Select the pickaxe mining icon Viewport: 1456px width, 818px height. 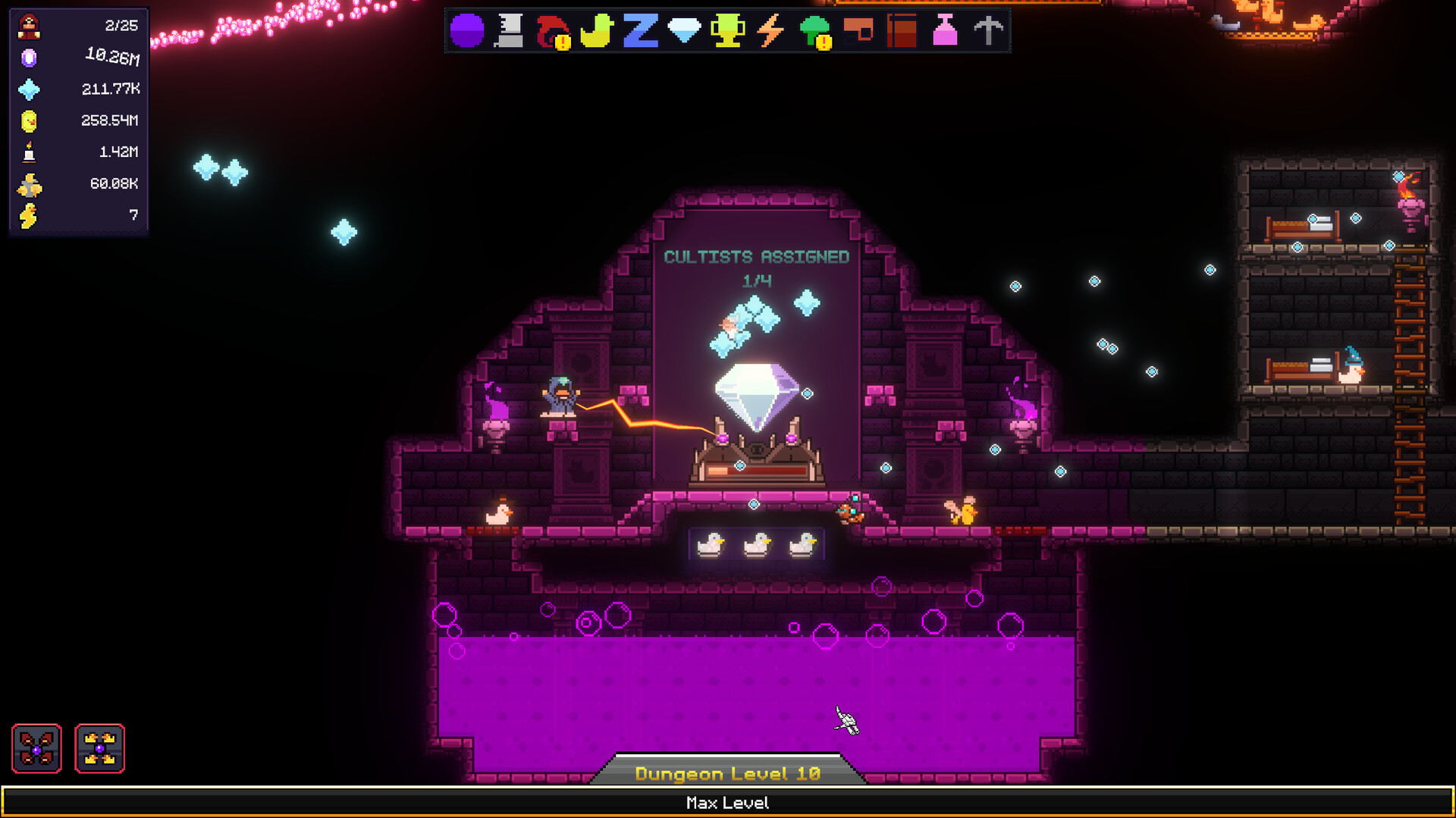point(987,31)
